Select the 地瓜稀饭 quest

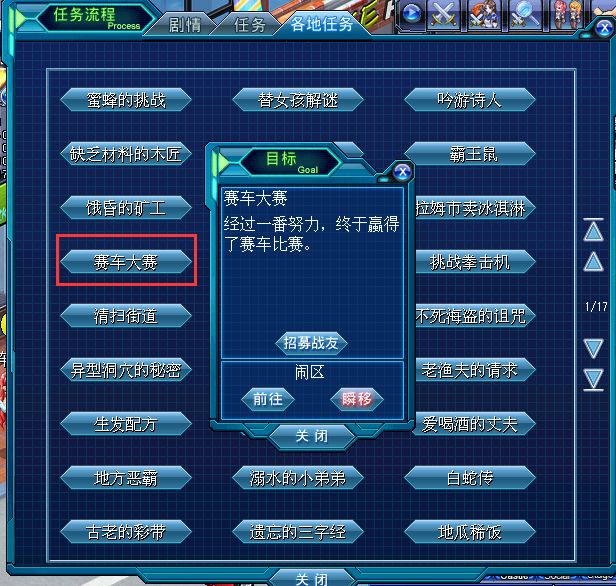coord(469,532)
